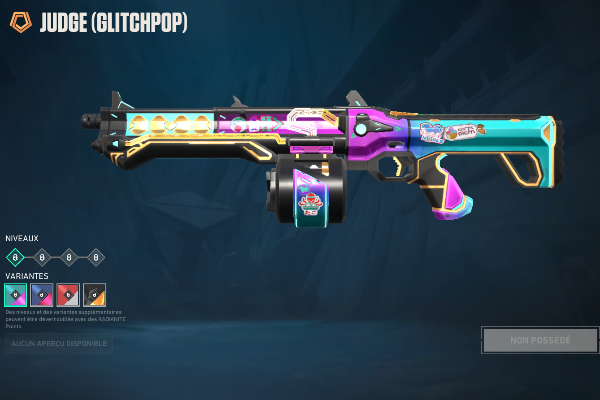Click the Non Possédé button
This screenshot has height=400, width=600.
[540, 341]
